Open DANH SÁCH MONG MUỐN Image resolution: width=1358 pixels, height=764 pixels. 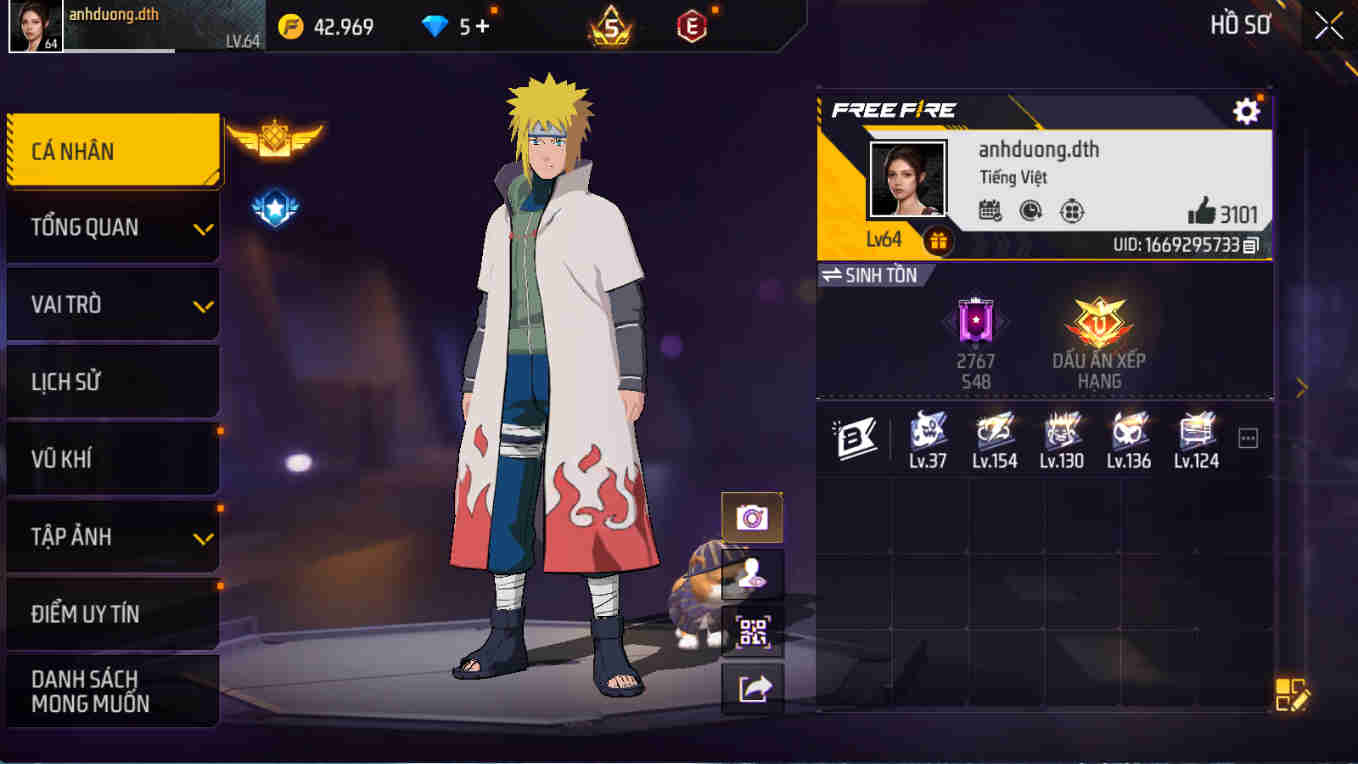pyautogui.click(x=113, y=691)
